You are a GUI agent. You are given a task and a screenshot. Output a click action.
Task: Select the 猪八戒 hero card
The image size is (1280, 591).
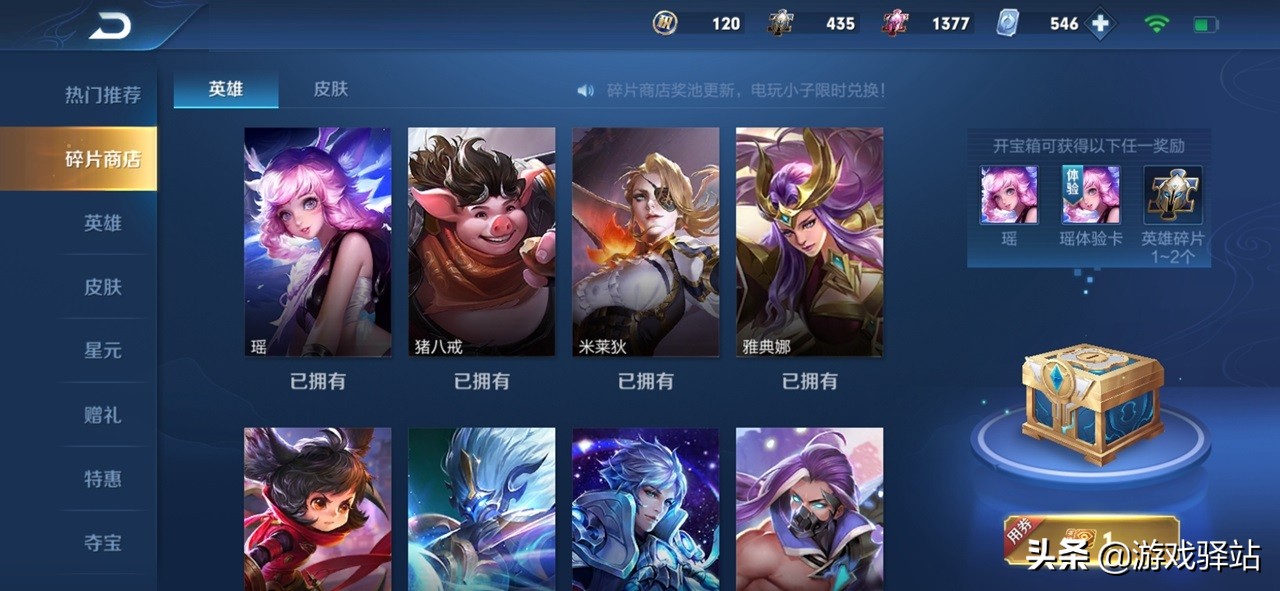point(482,241)
